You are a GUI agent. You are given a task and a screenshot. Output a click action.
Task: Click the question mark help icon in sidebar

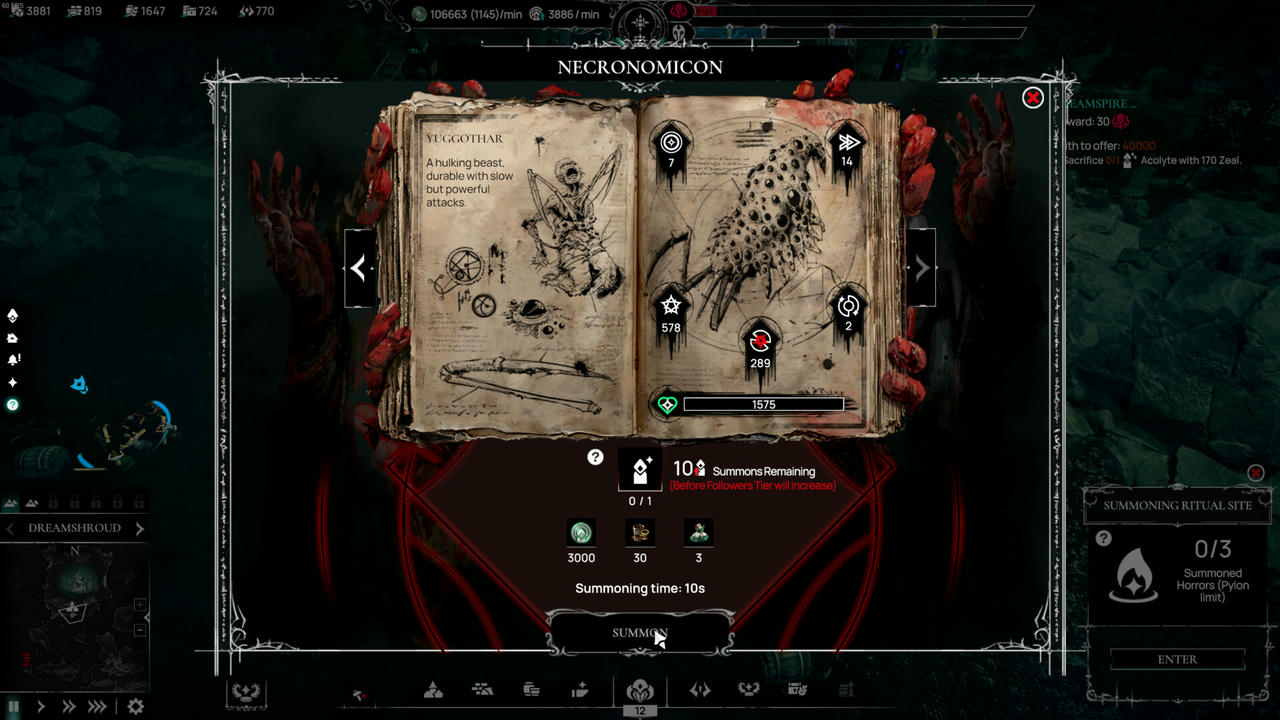12,404
